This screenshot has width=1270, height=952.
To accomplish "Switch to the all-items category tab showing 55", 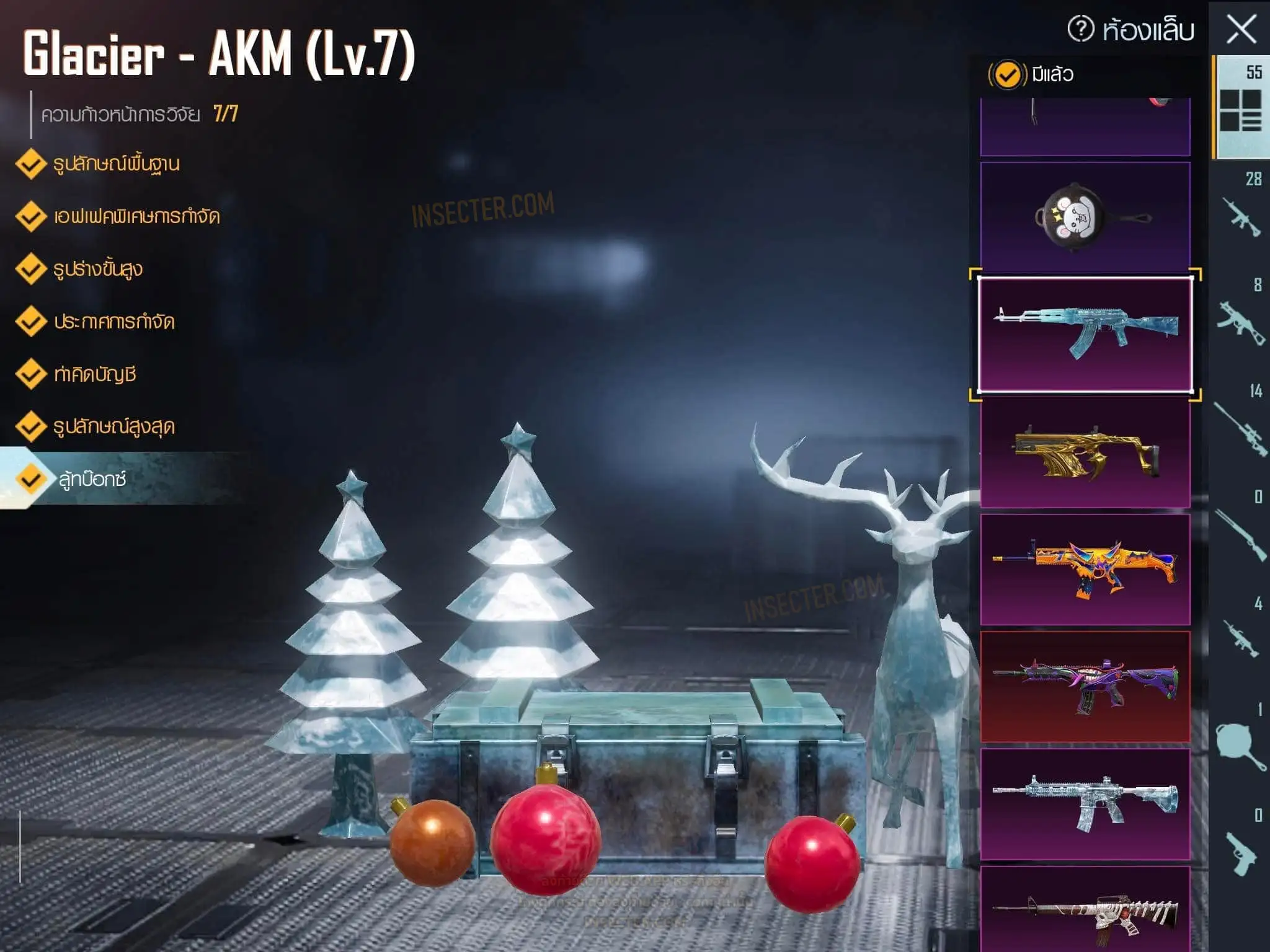I will [1241, 105].
